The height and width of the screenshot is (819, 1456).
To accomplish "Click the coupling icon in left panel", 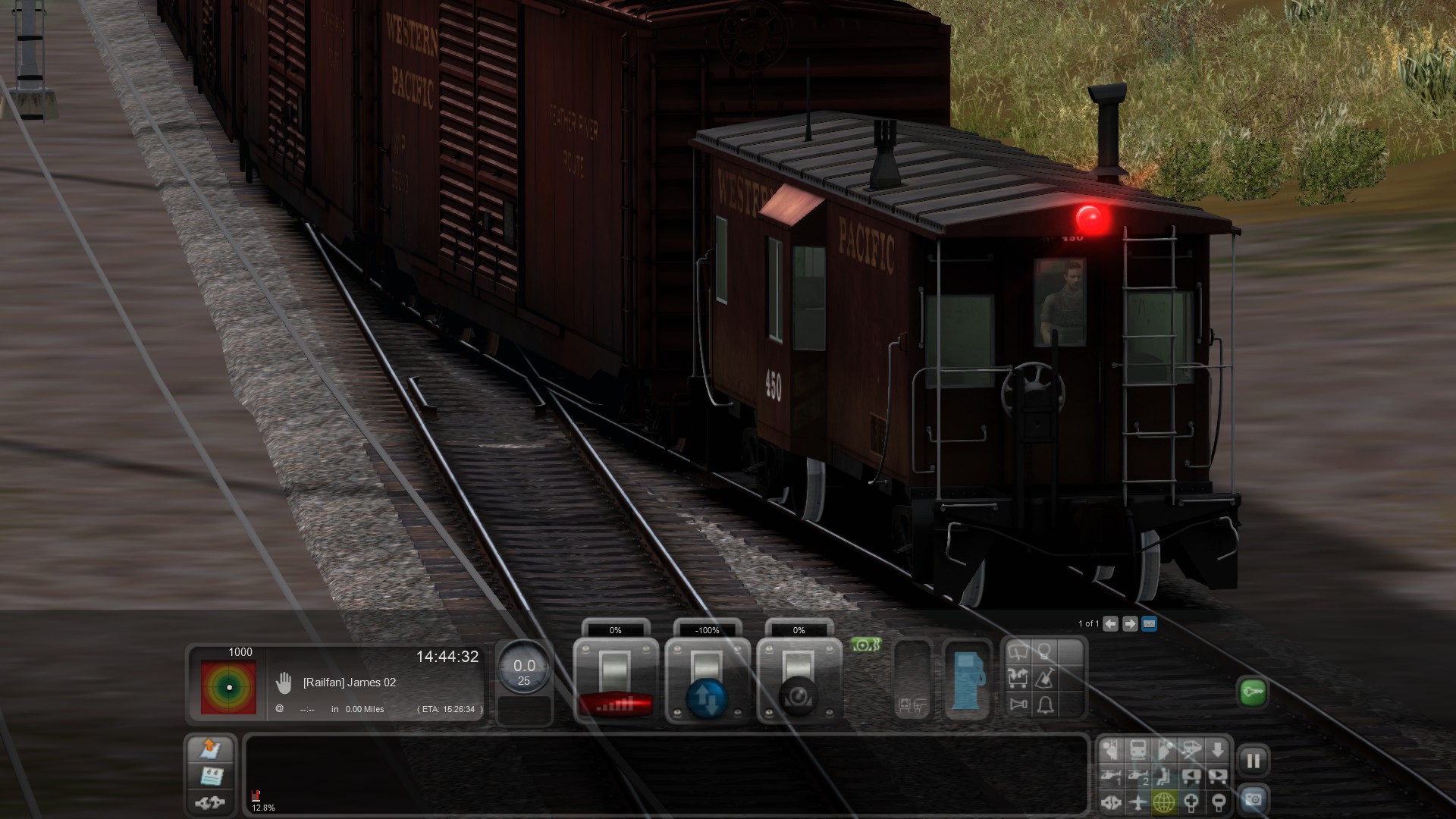I will coord(210,802).
